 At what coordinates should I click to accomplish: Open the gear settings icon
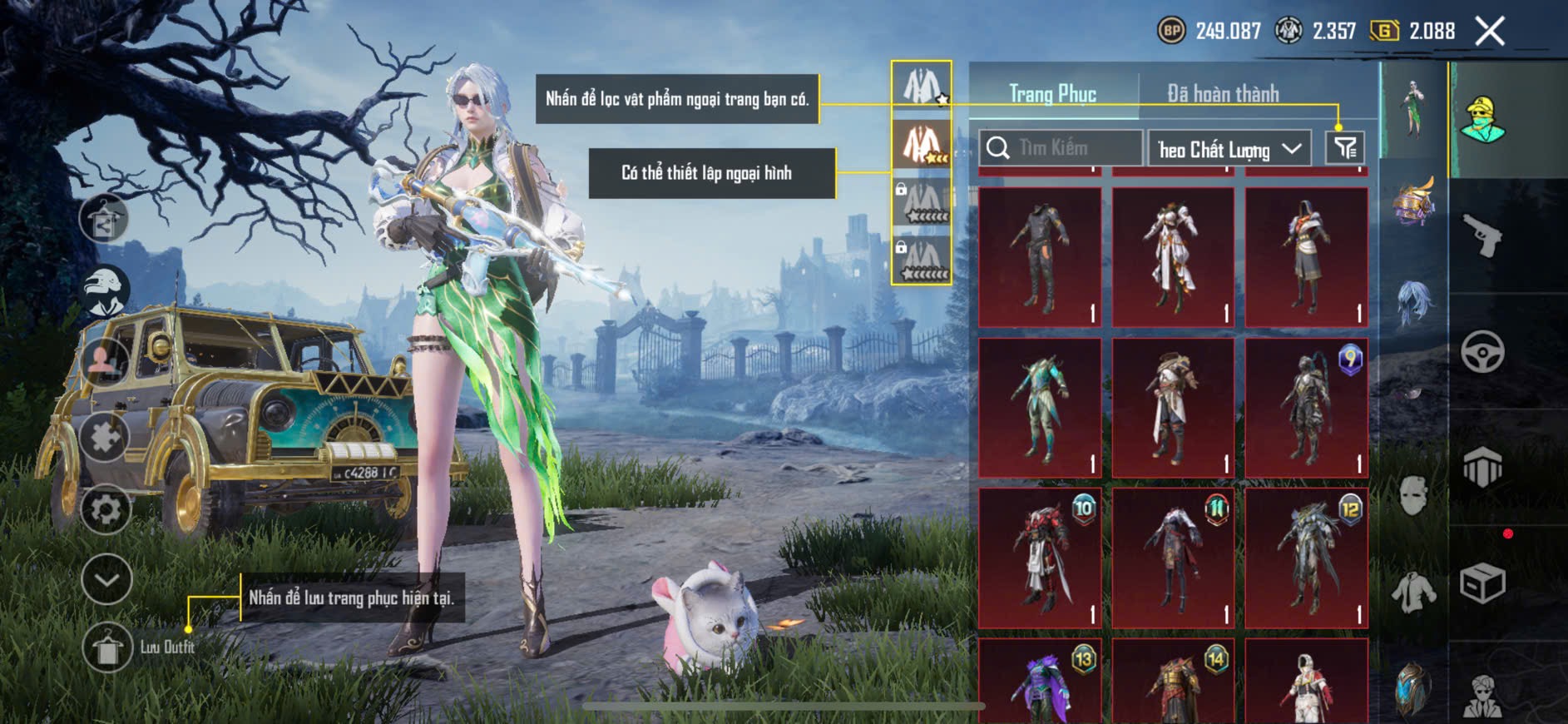click(x=106, y=509)
